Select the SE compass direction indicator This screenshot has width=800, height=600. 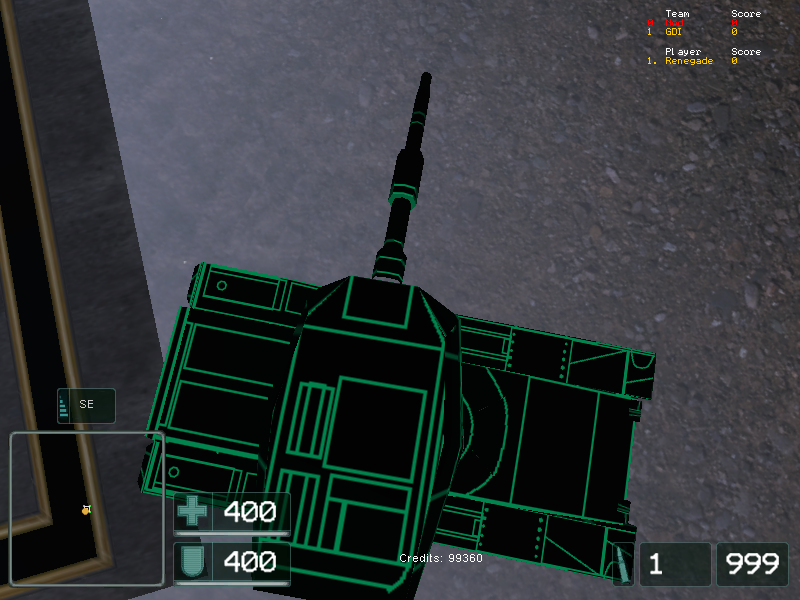click(x=86, y=405)
